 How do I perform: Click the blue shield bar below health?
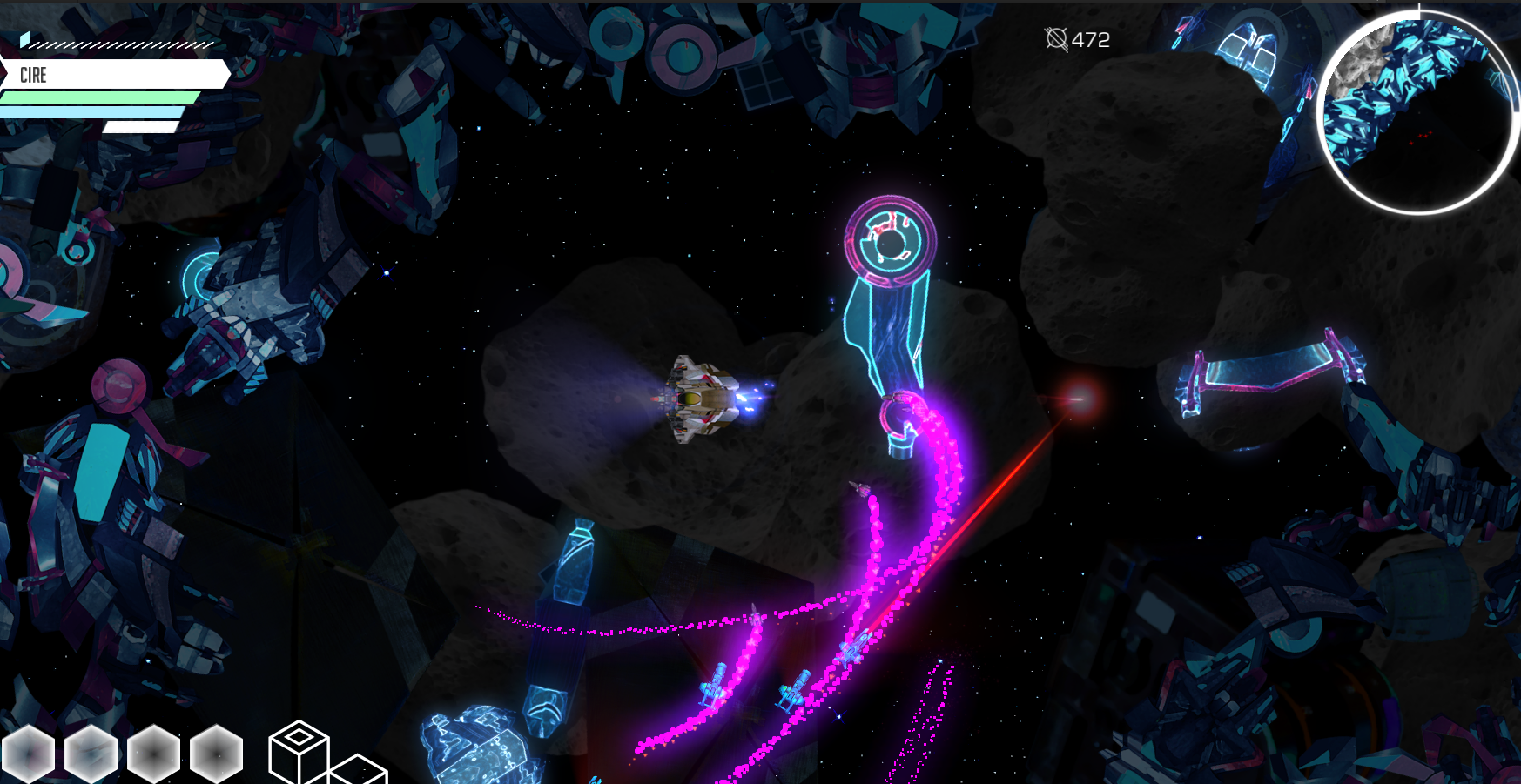coord(91,110)
